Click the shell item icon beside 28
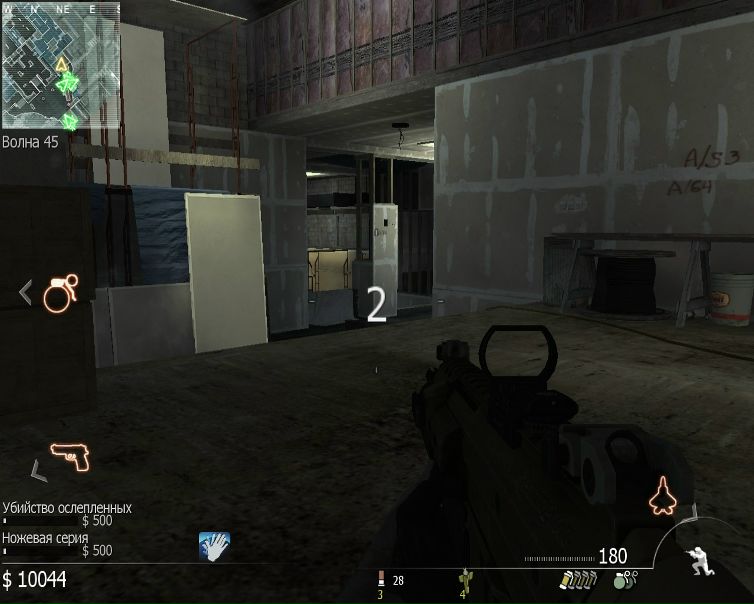The height and width of the screenshot is (604, 754). tap(380, 580)
